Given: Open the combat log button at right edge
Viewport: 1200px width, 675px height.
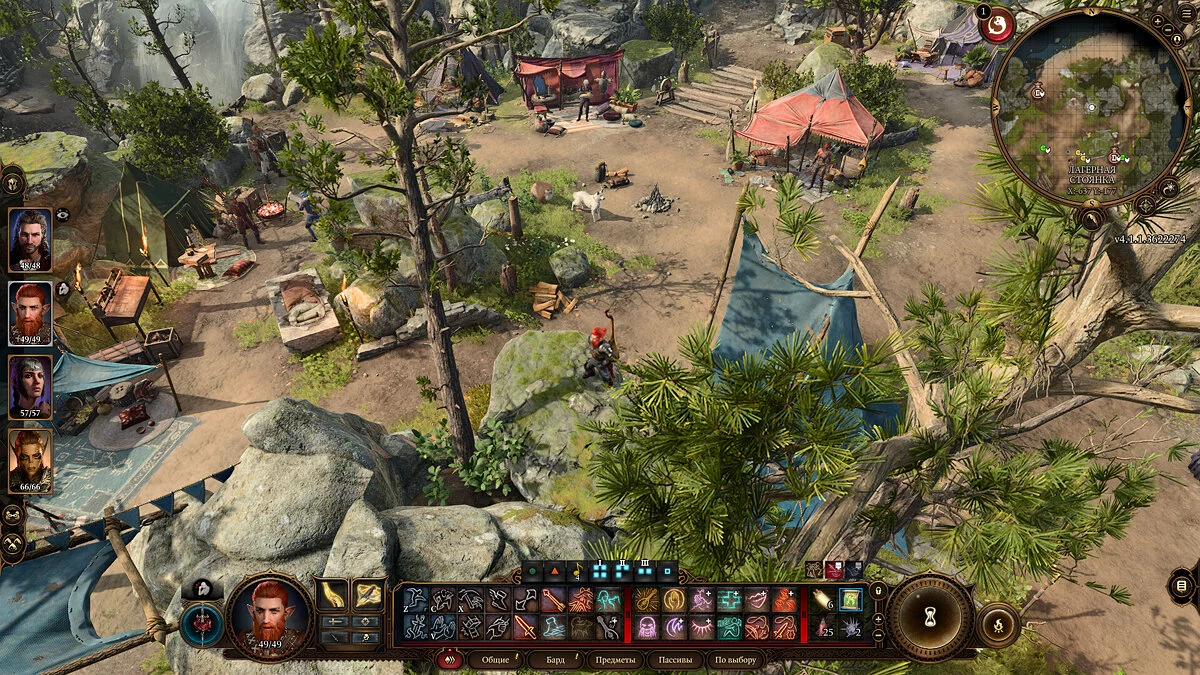Looking at the screenshot, I should 1181,585.
